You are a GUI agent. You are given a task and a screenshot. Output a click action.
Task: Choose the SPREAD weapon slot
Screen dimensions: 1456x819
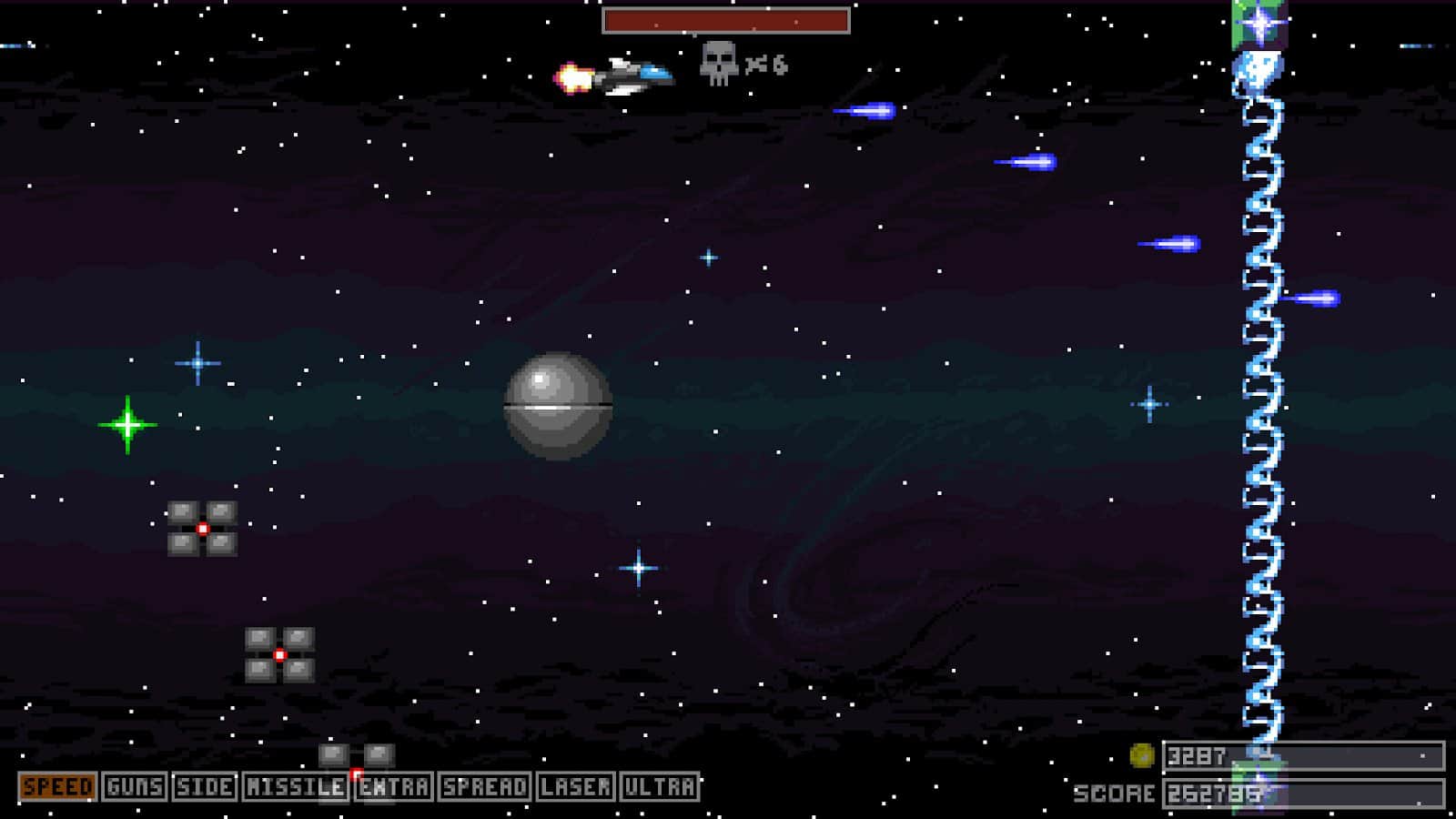[x=484, y=786]
